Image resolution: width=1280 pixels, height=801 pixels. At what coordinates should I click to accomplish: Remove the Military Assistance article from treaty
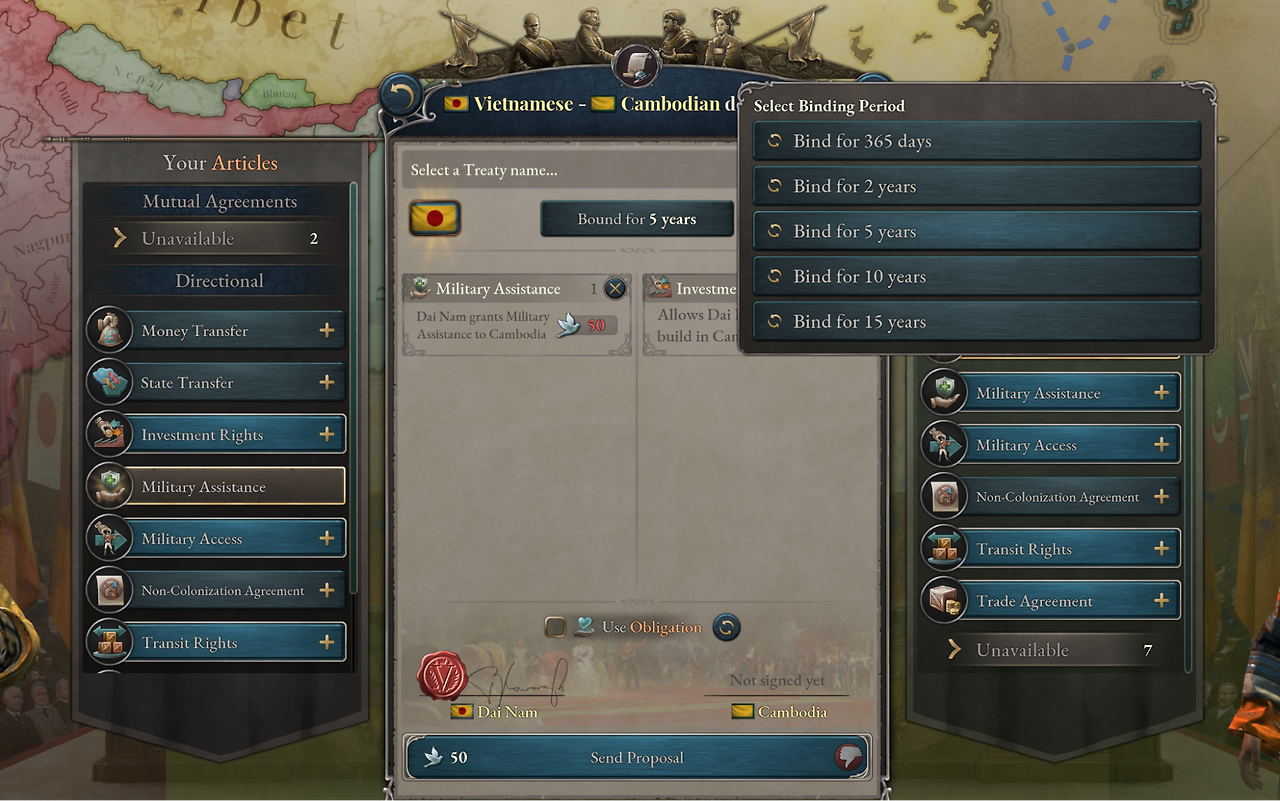615,289
